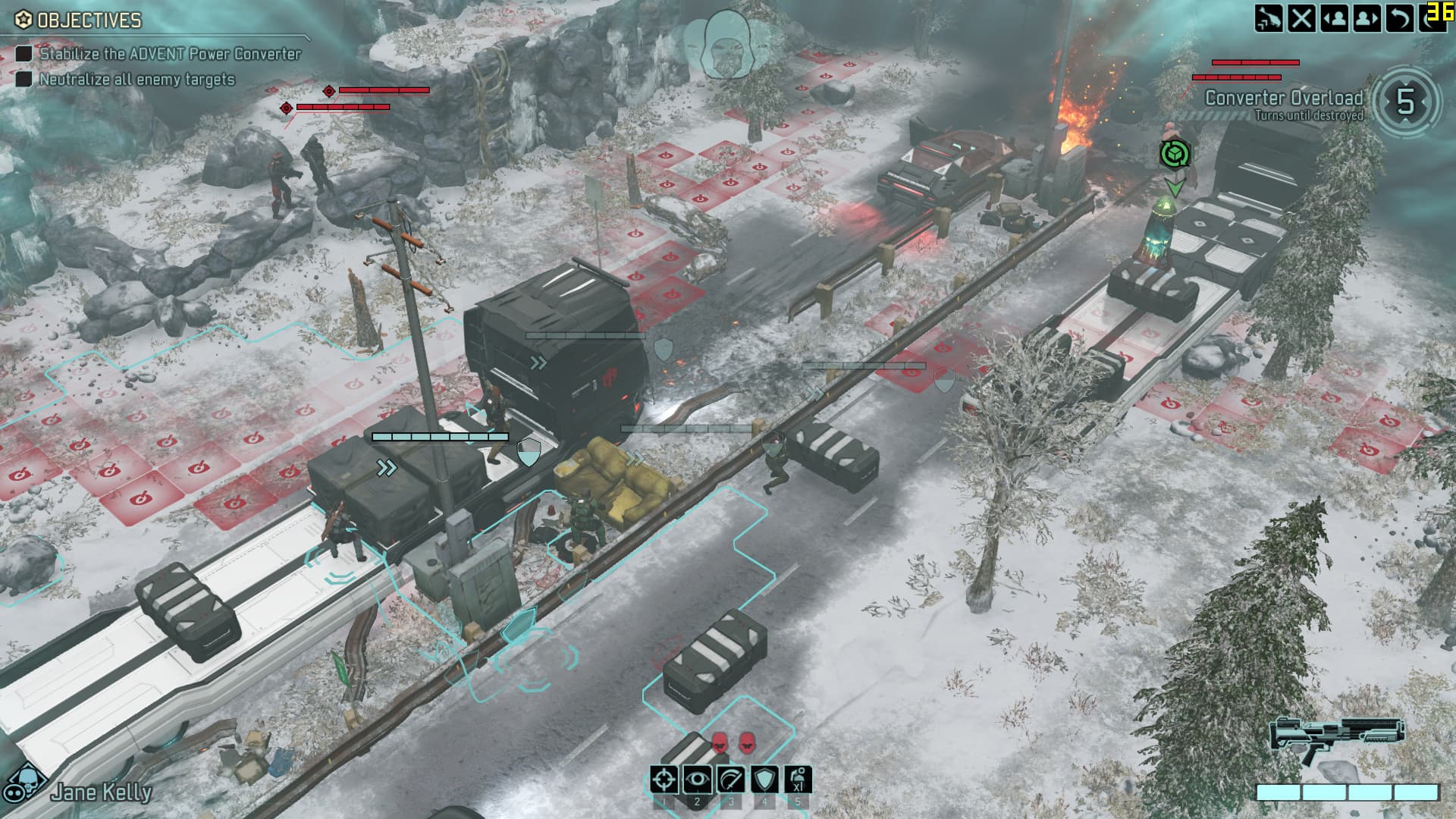The width and height of the screenshot is (1456, 819).
Task: Switch to the previous soldier
Action: click(1334, 18)
